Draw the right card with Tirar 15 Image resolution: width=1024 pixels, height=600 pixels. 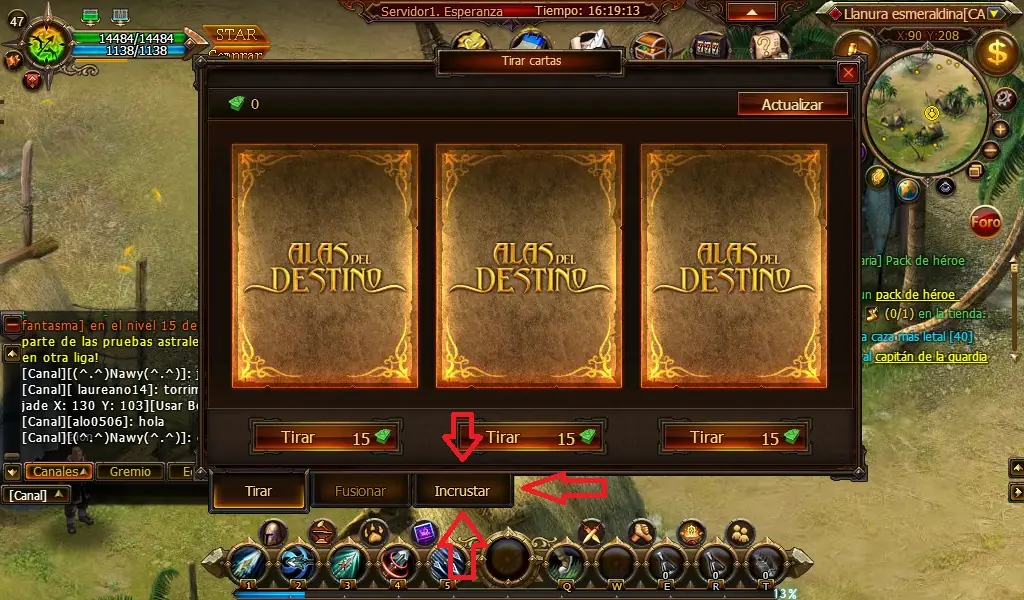[734, 438]
